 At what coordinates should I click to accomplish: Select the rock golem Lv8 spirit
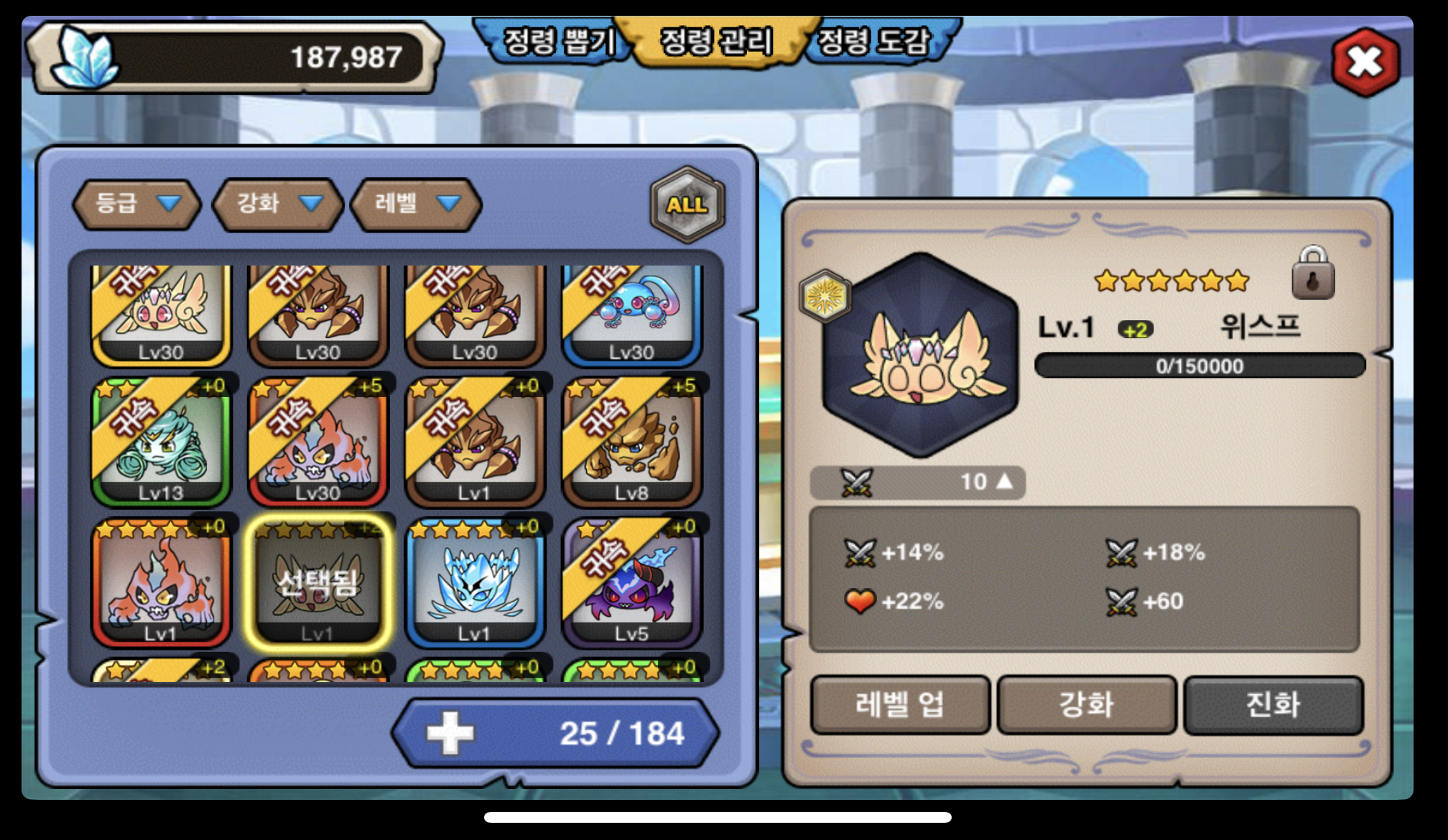click(x=631, y=442)
